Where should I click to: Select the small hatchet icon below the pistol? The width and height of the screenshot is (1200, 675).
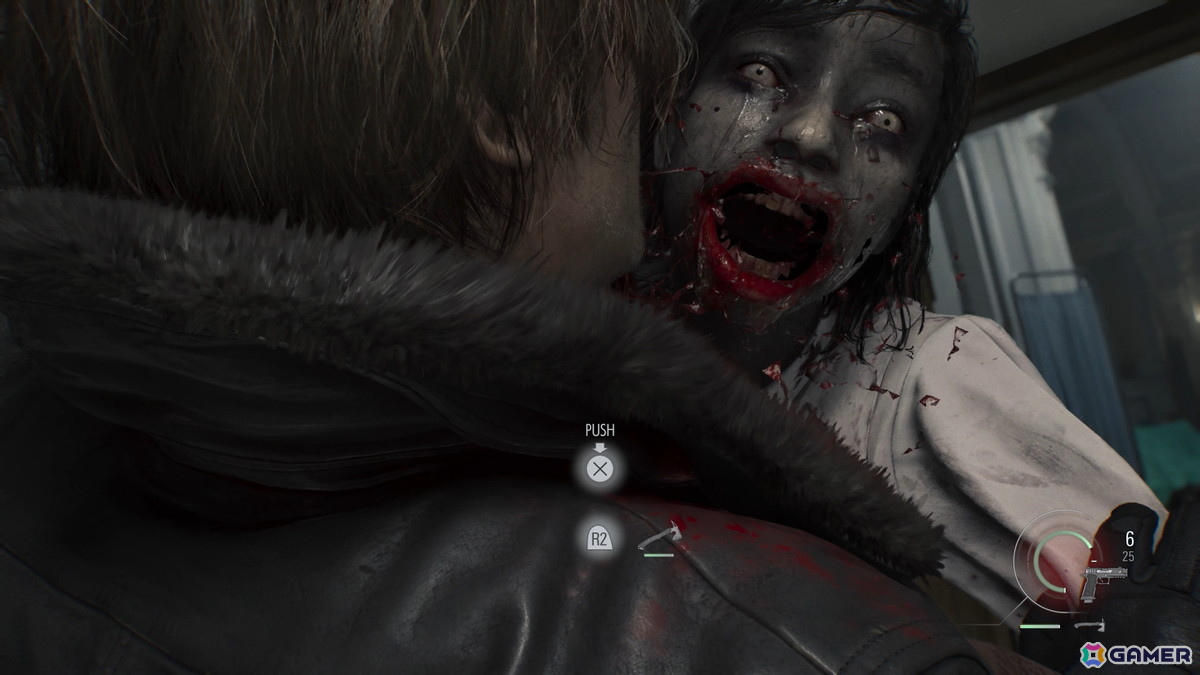tap(1091, 626)
